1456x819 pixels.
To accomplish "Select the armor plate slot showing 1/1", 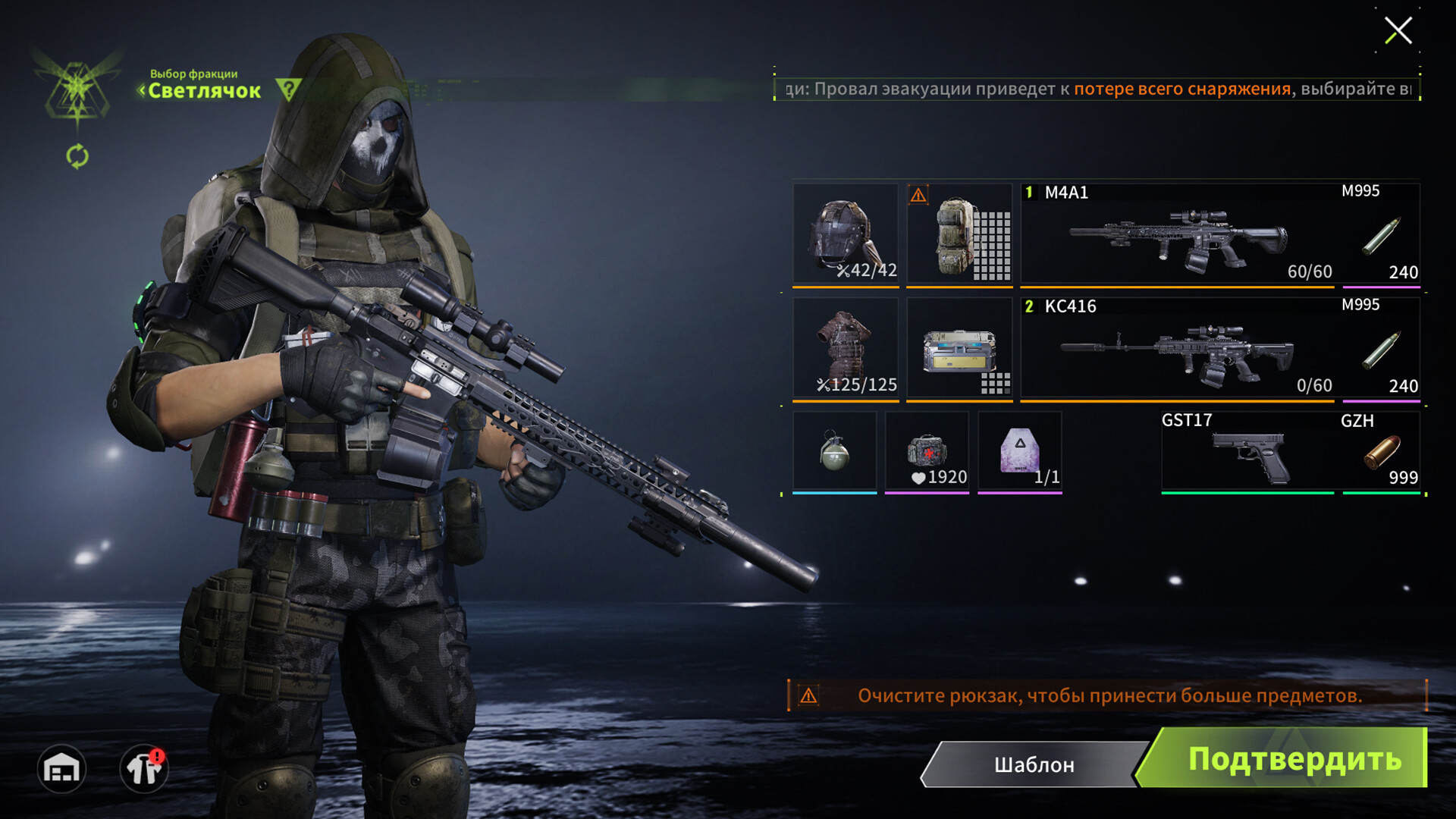I will click(1019, 452).
